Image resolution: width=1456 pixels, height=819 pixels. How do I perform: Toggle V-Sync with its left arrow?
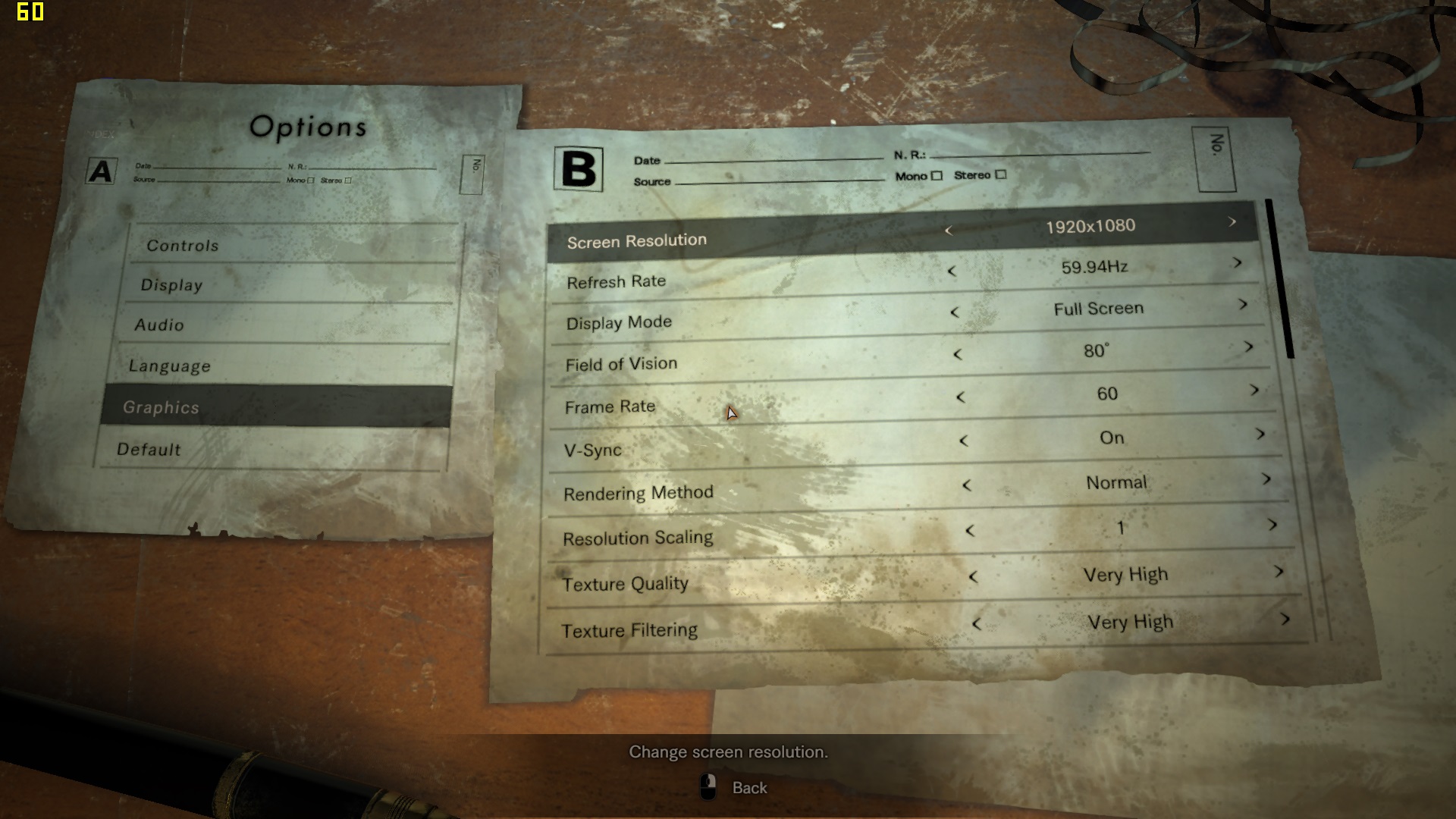point(964,440)
